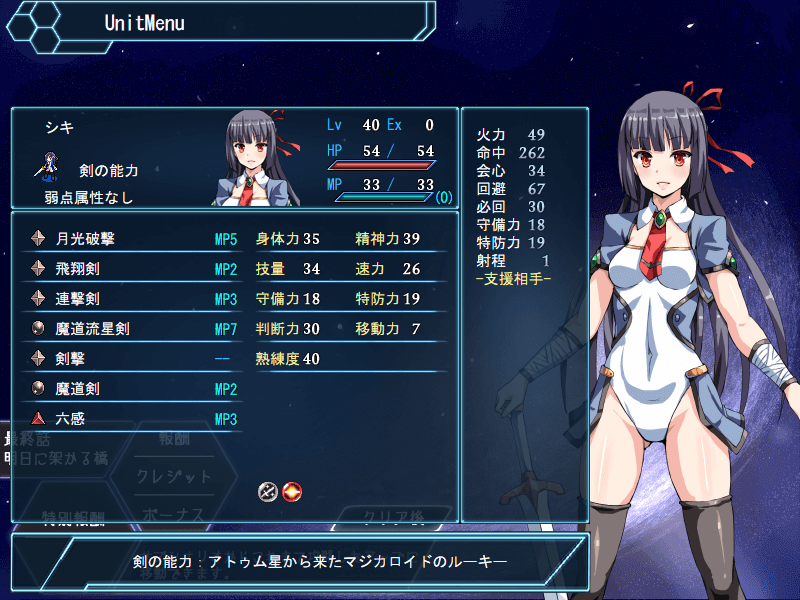Click the シキ character face portrait

click(x=260, y=158)
